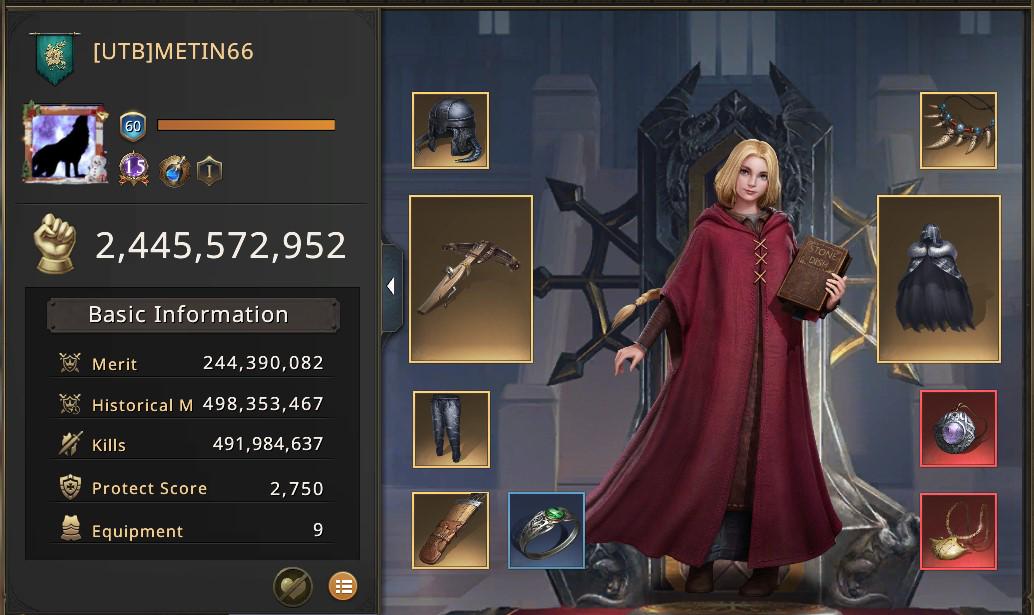Open the crossbow weapon slot

[471, 278]
